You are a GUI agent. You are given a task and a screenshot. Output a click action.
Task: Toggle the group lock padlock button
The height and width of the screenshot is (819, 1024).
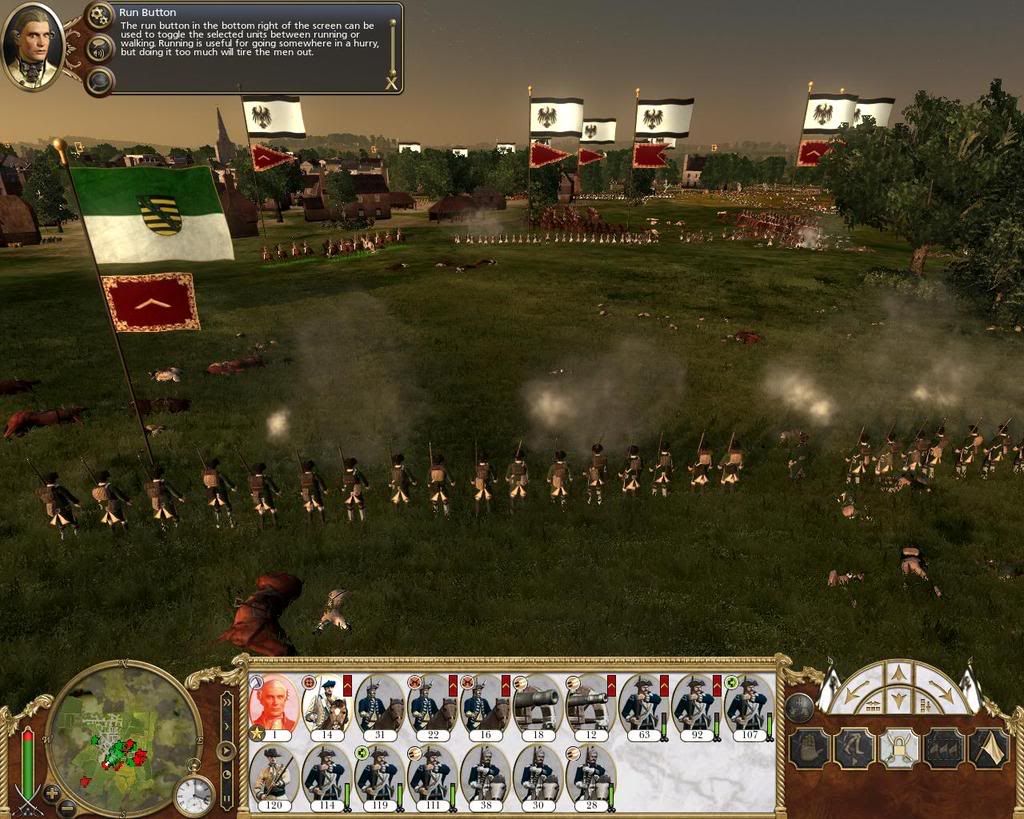[899, 748]
